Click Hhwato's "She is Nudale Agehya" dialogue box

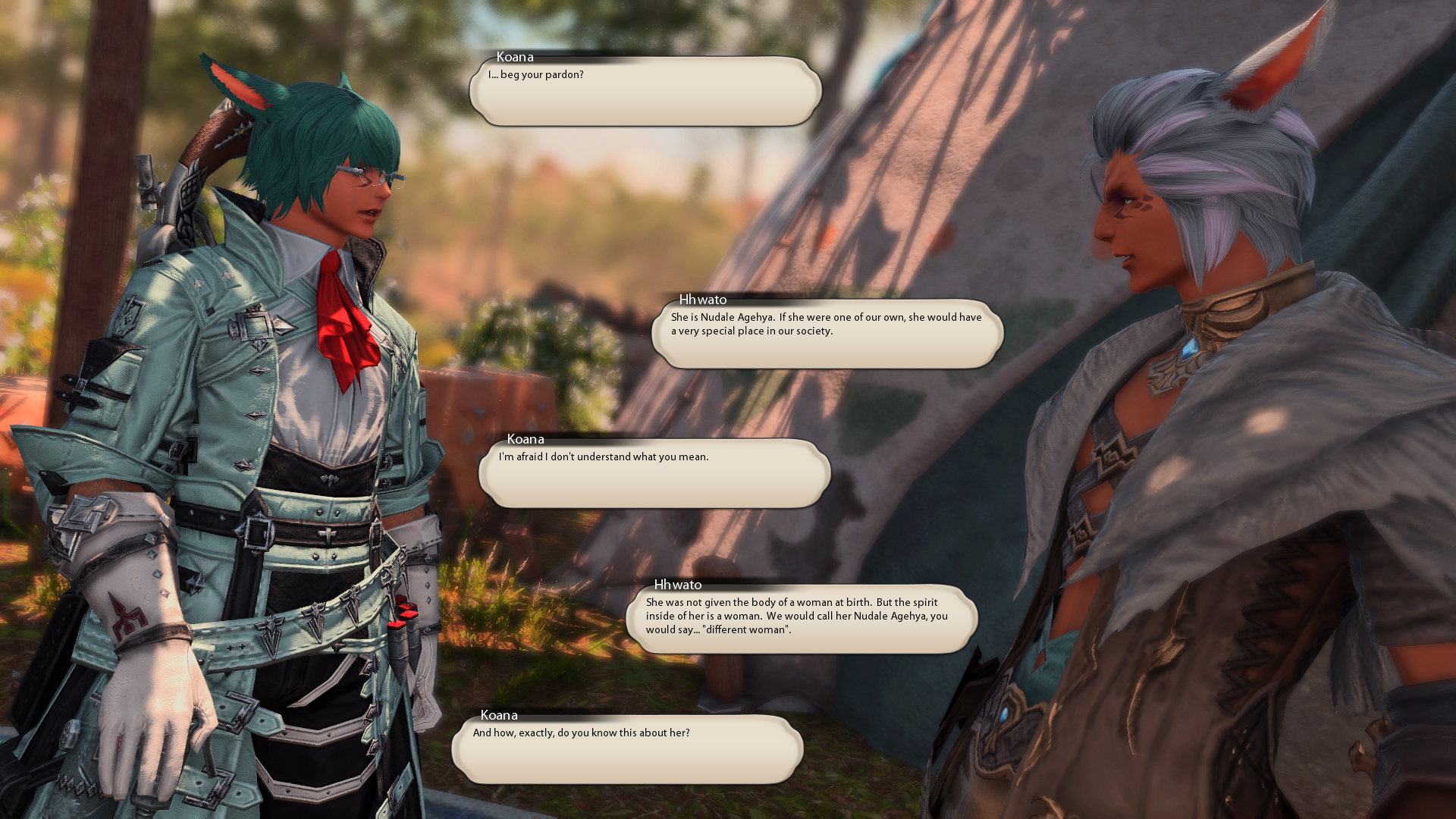pyautogui.click(x=827, y=334)
